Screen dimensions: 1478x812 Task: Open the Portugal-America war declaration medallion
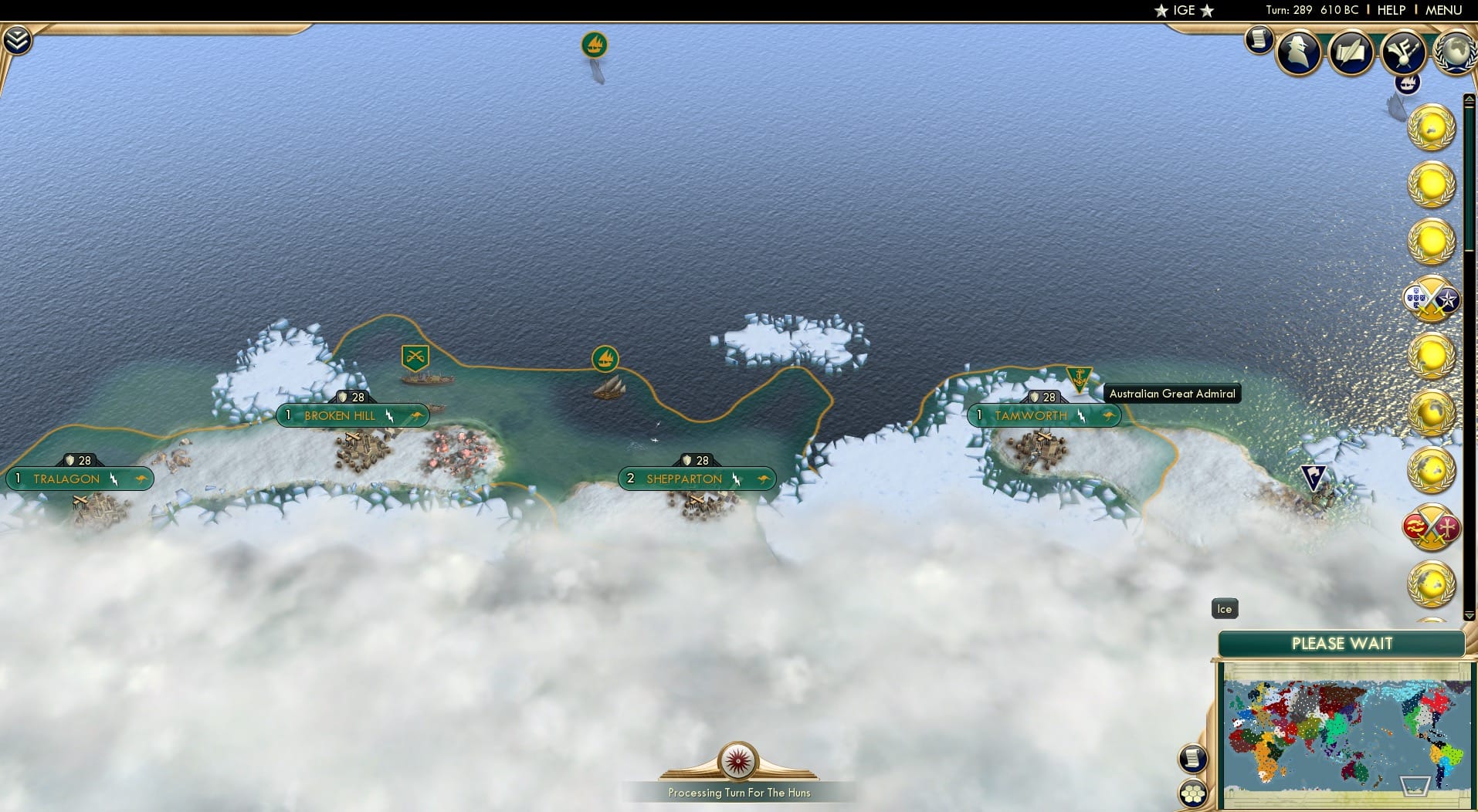[x=1434, y=299]
